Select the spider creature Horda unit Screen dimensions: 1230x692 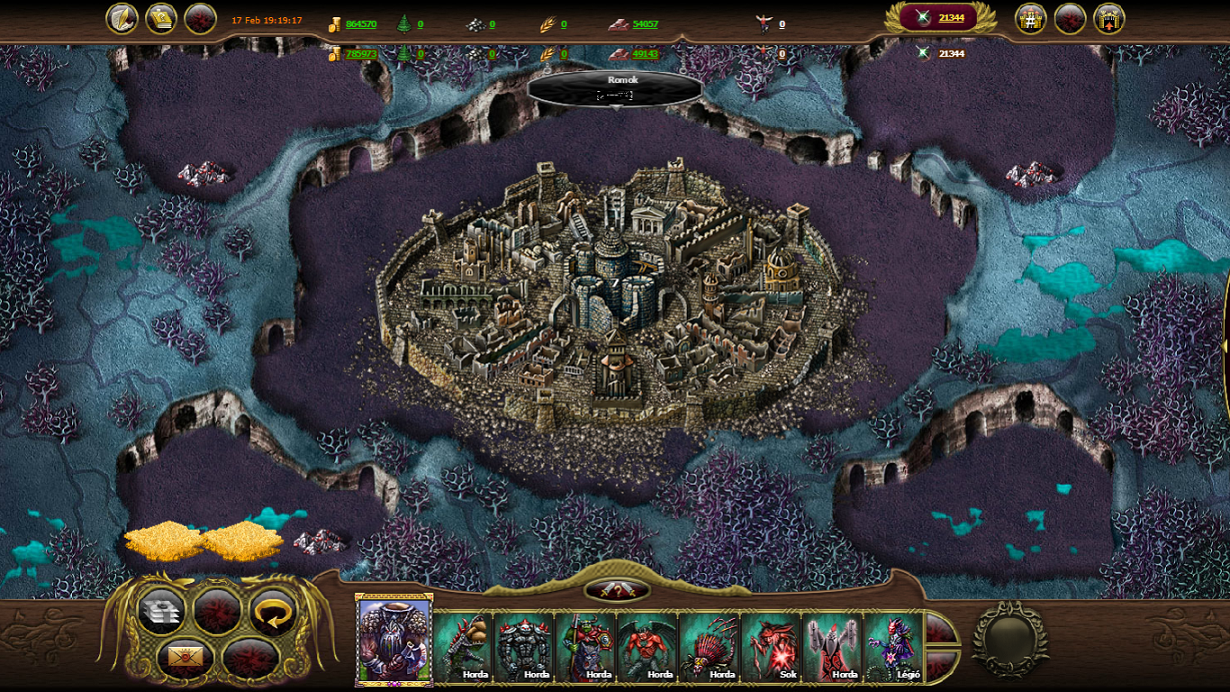(x=710, y=647)
